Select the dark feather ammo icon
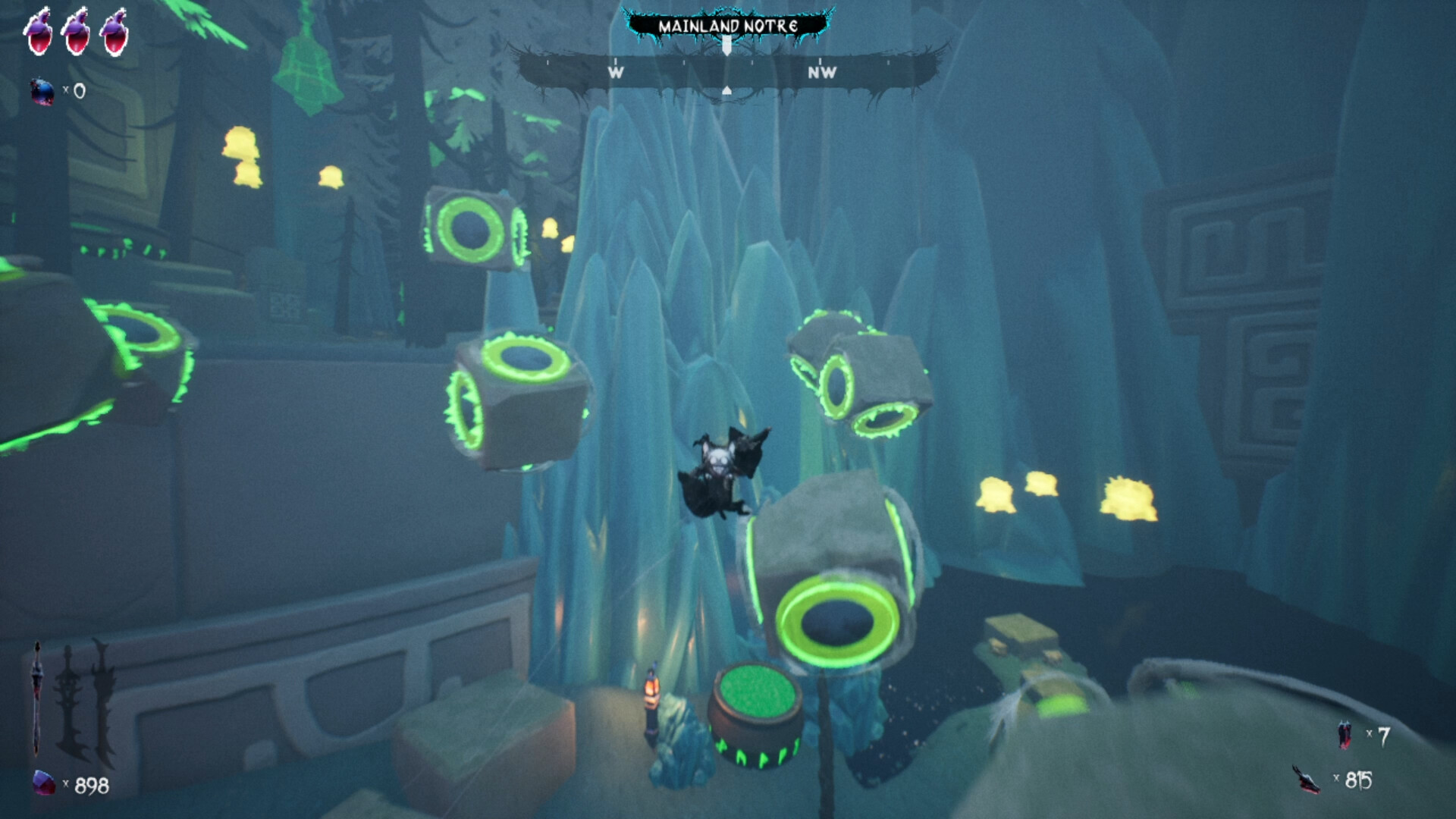Viewport: 1456px width, 819px height. click(1307, 780)
